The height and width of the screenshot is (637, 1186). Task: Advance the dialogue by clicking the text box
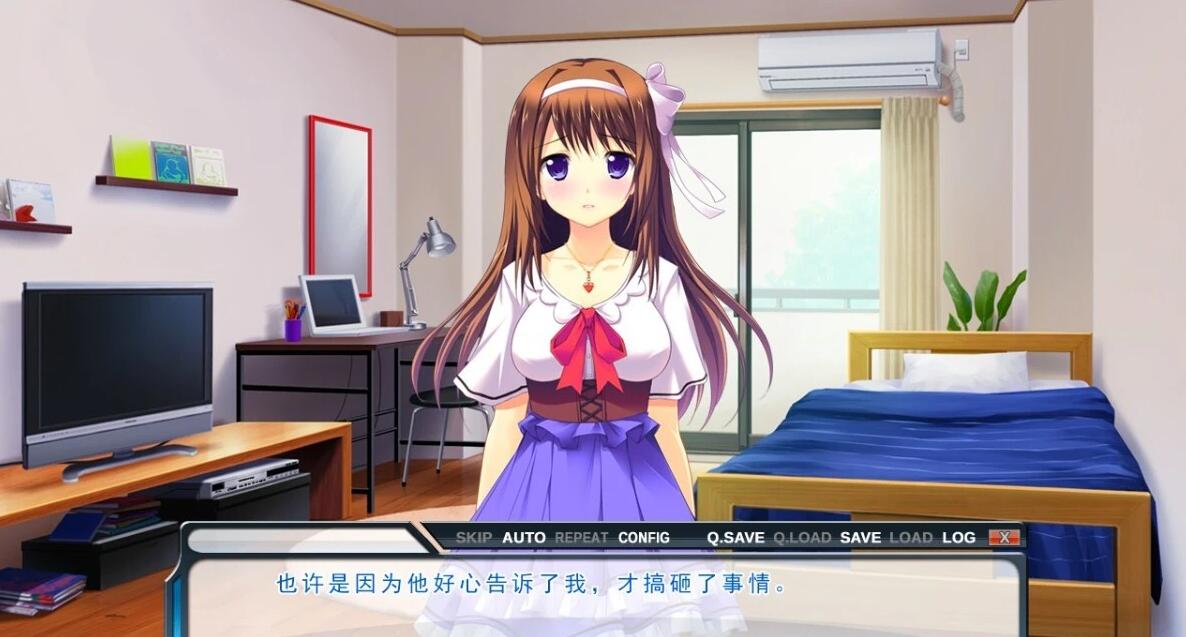click(x=600, y=596)
